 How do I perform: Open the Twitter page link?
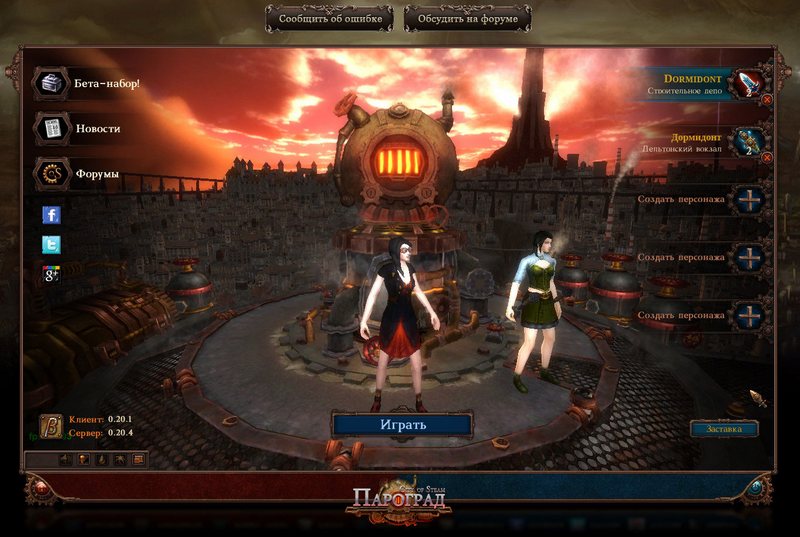point(51,244)
